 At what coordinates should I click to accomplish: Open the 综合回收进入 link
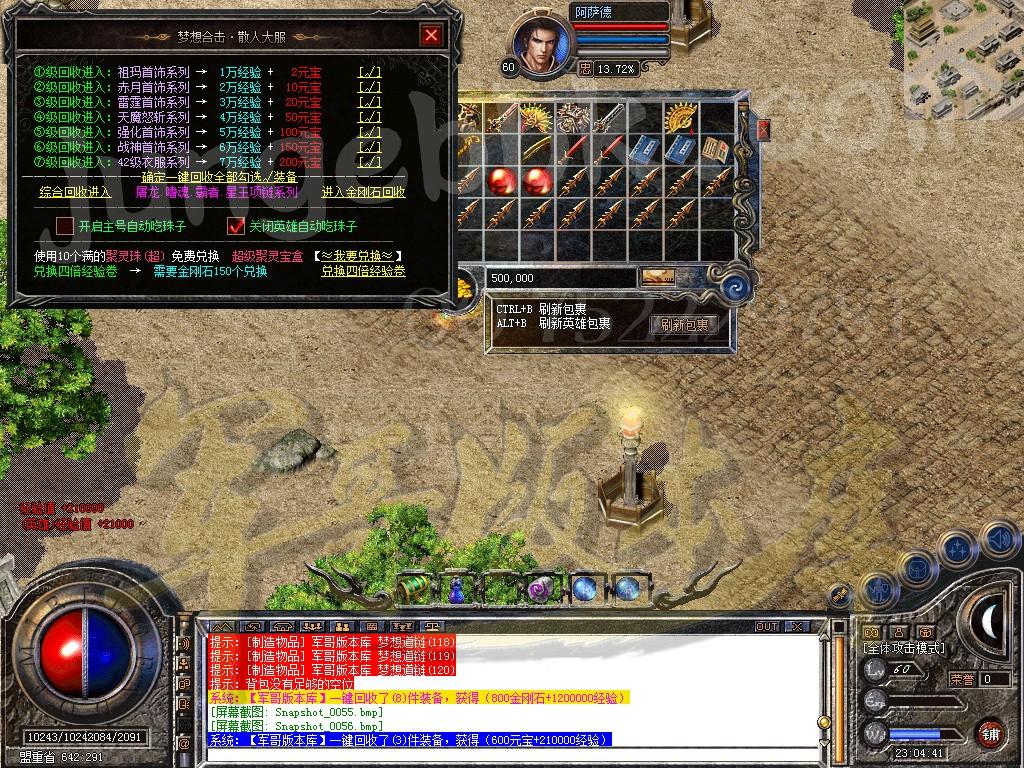pyautogui.click(x=75, y=192)
